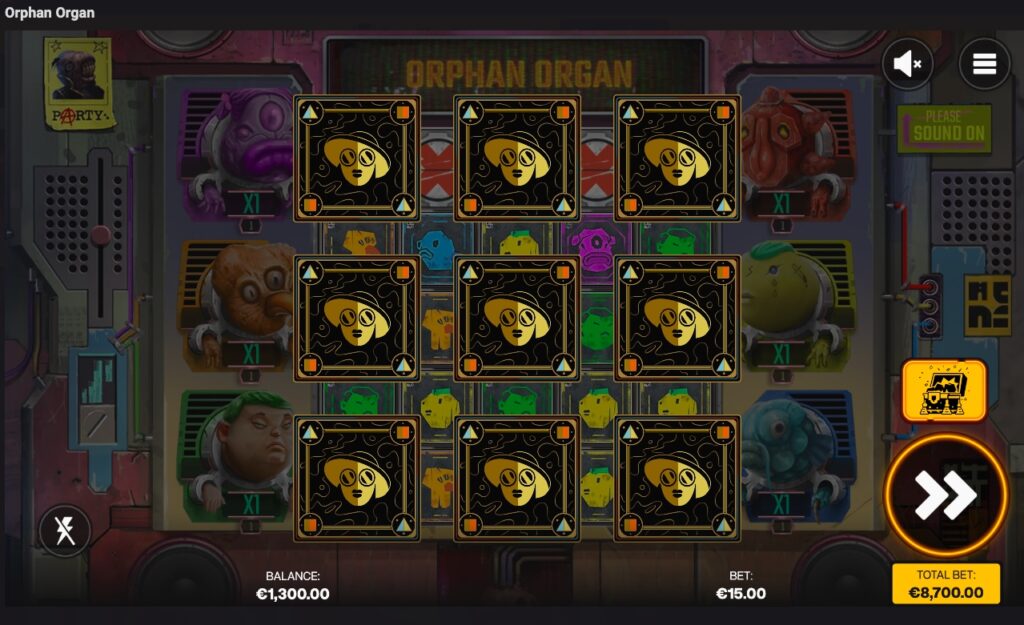Change the yellow Total Bet amount

945,584
